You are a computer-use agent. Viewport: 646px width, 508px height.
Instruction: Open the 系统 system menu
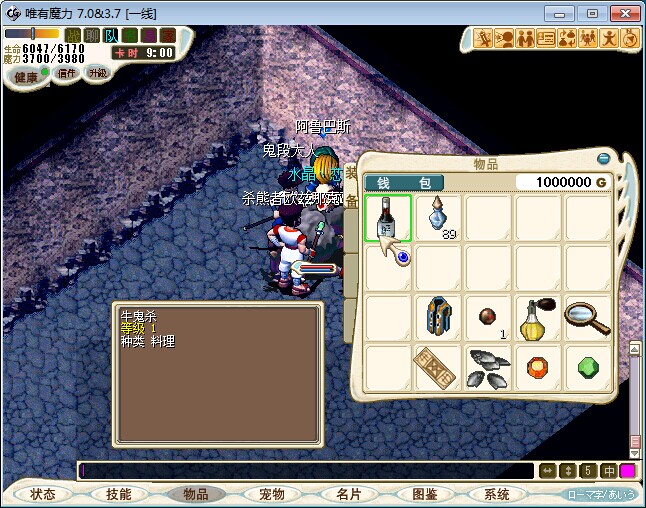(497, 494)
